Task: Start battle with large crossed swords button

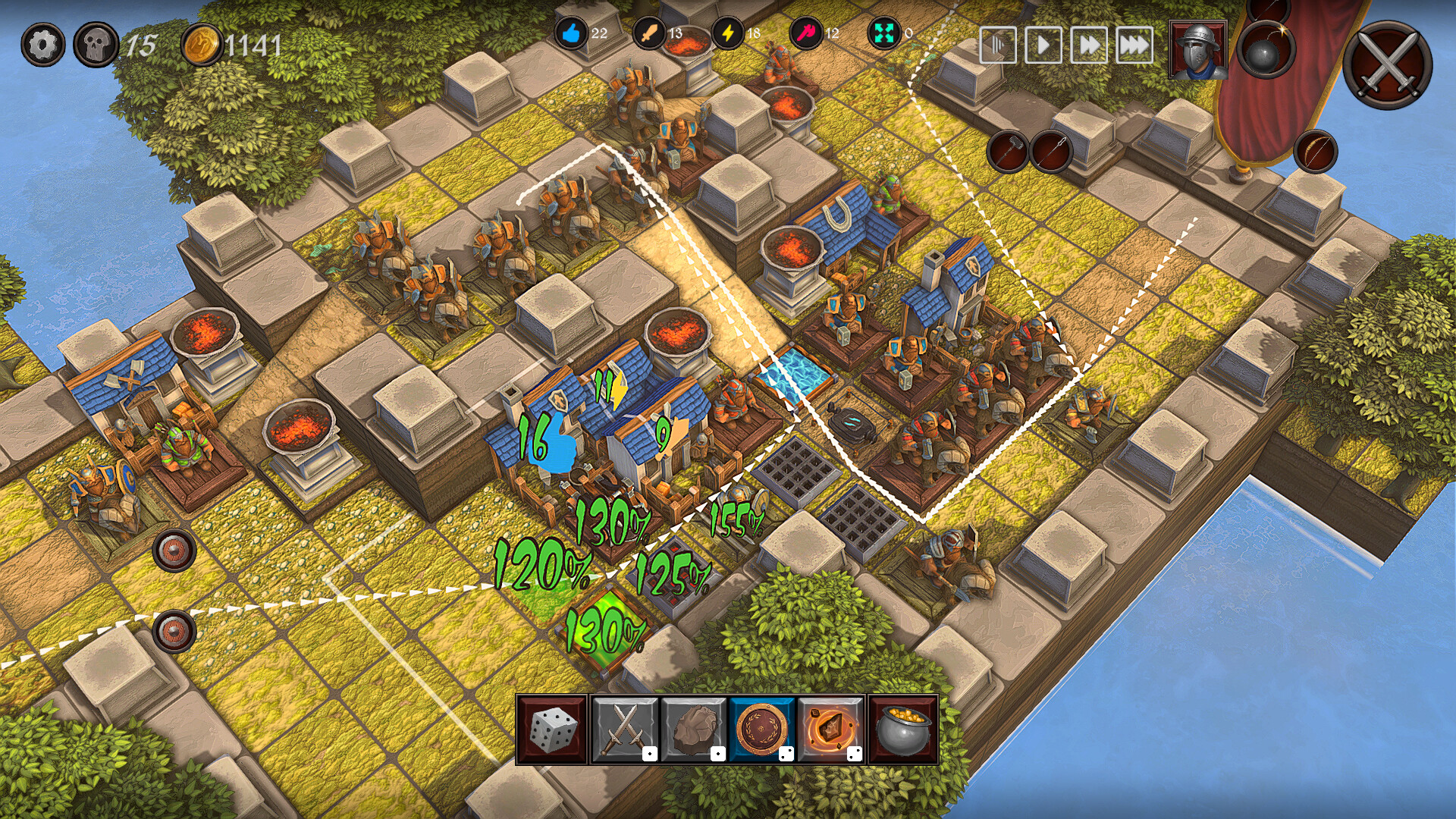Action: pyautogui.click(x=1388, y=64)
